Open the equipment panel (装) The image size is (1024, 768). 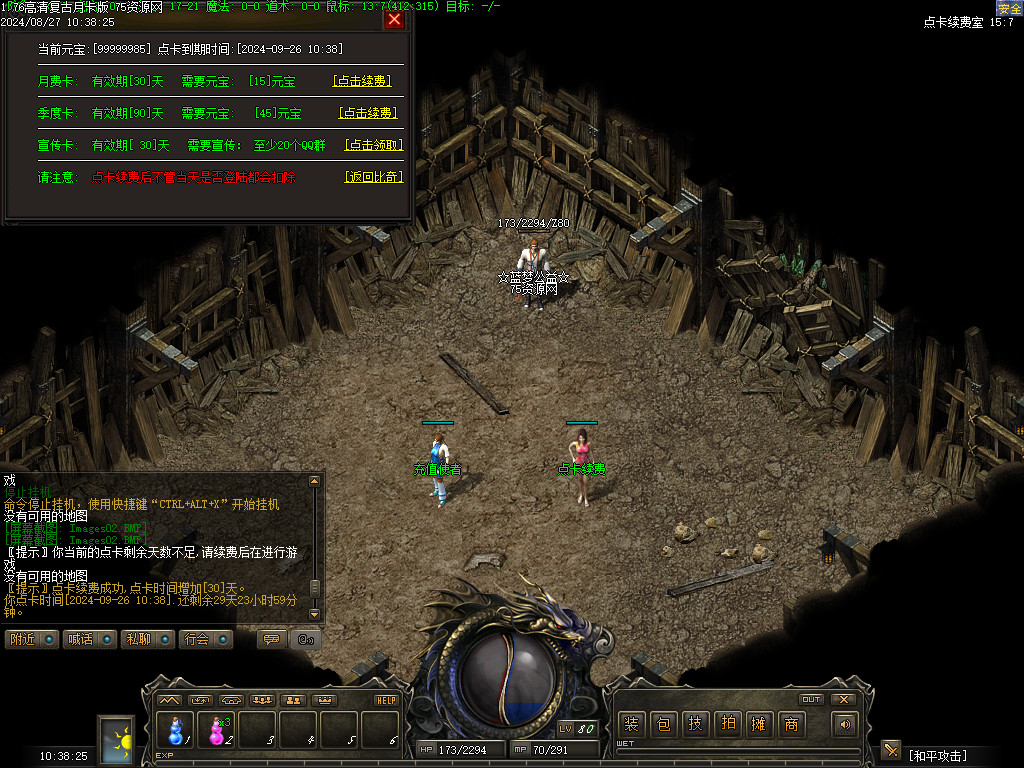[x=631, y=725]
